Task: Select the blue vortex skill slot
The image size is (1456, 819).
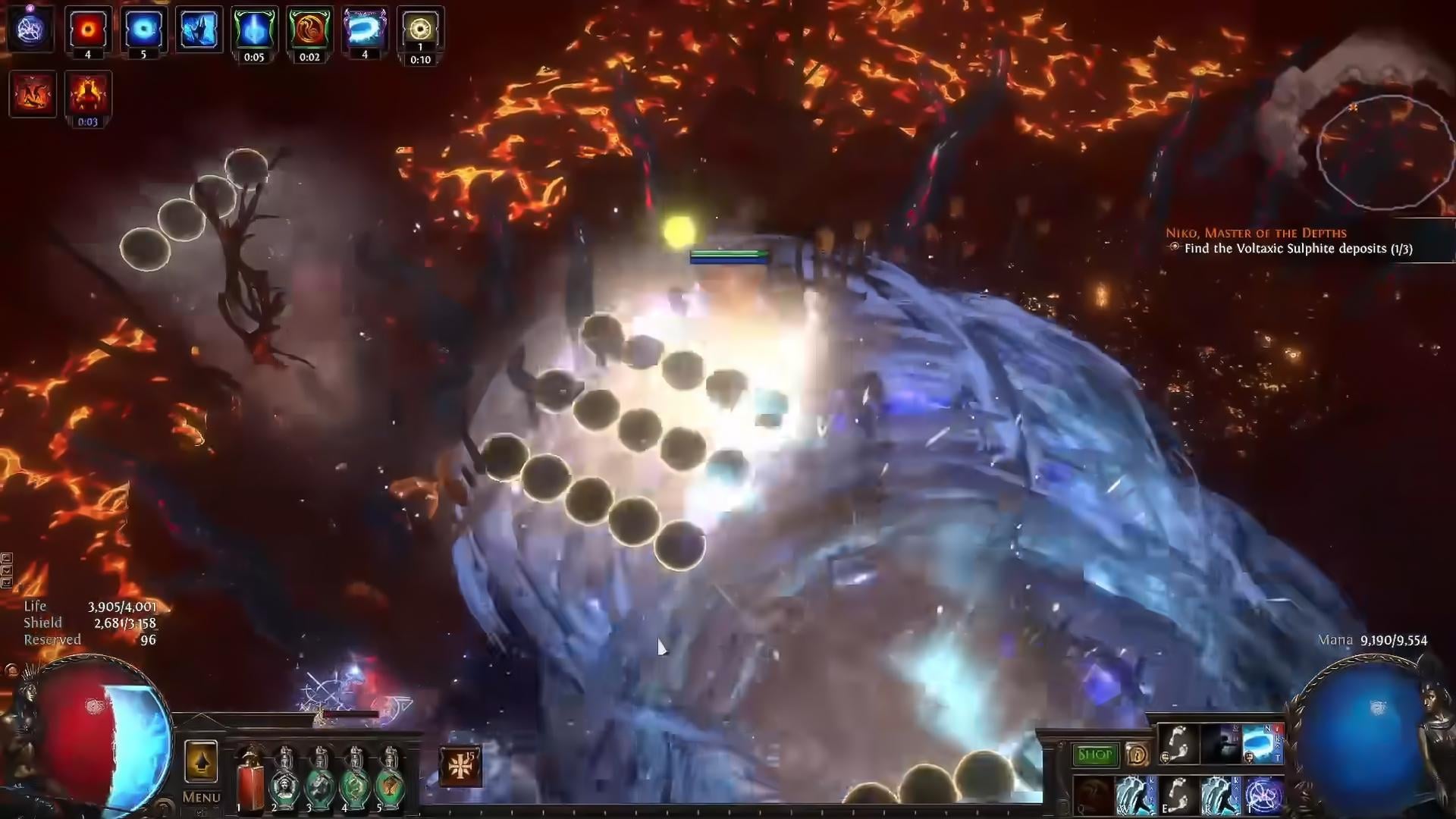Action: (x=1262, y=744)
